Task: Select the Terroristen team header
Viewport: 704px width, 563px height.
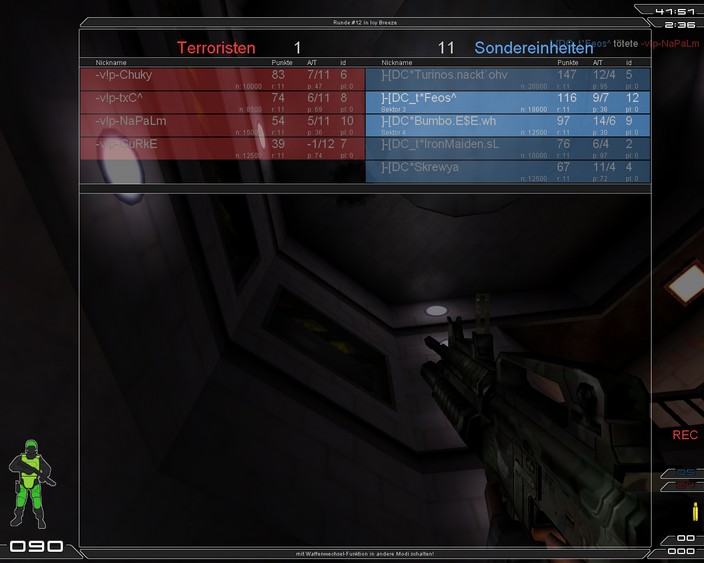Action: (216, 47)
